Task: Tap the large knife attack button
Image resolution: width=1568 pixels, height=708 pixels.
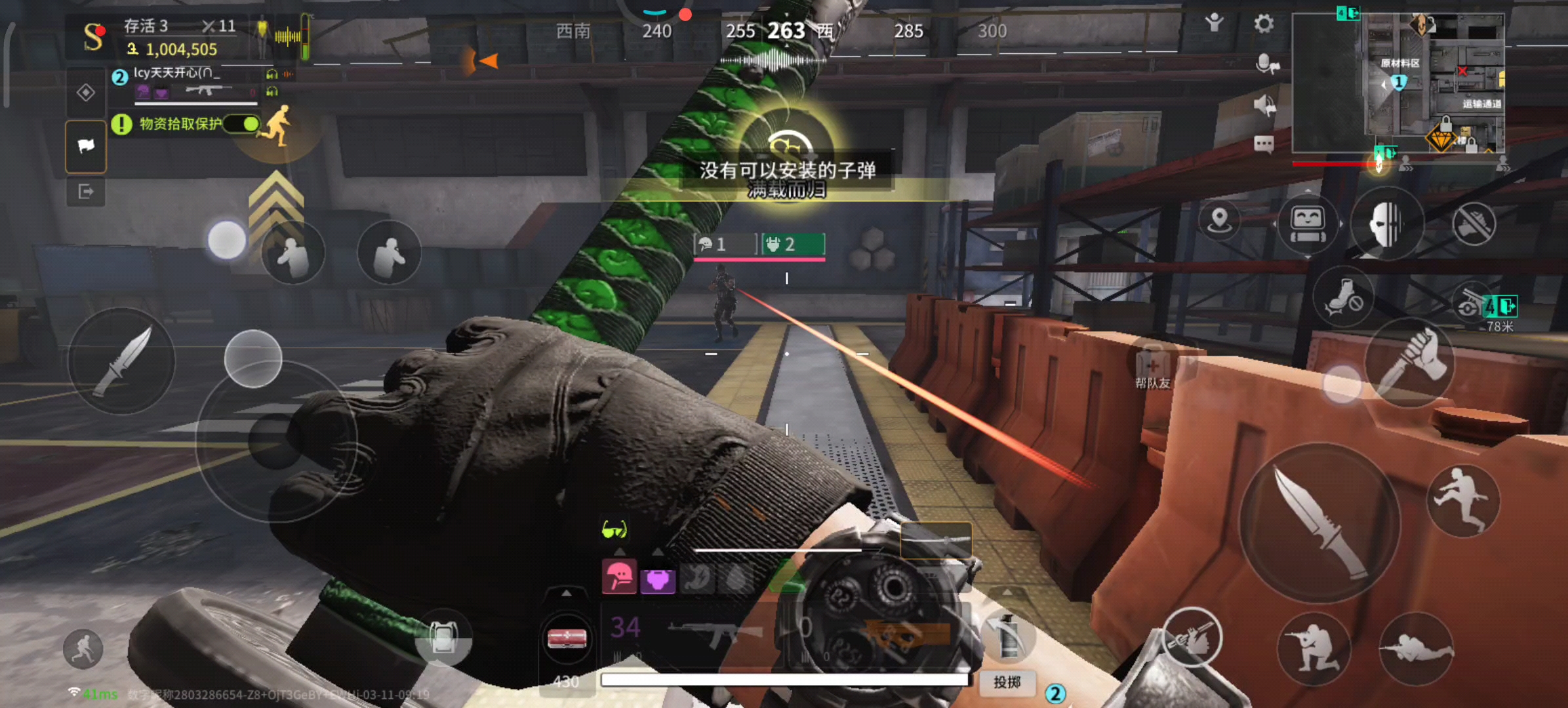Action: pyautogui.click(x=1319, y=522)
